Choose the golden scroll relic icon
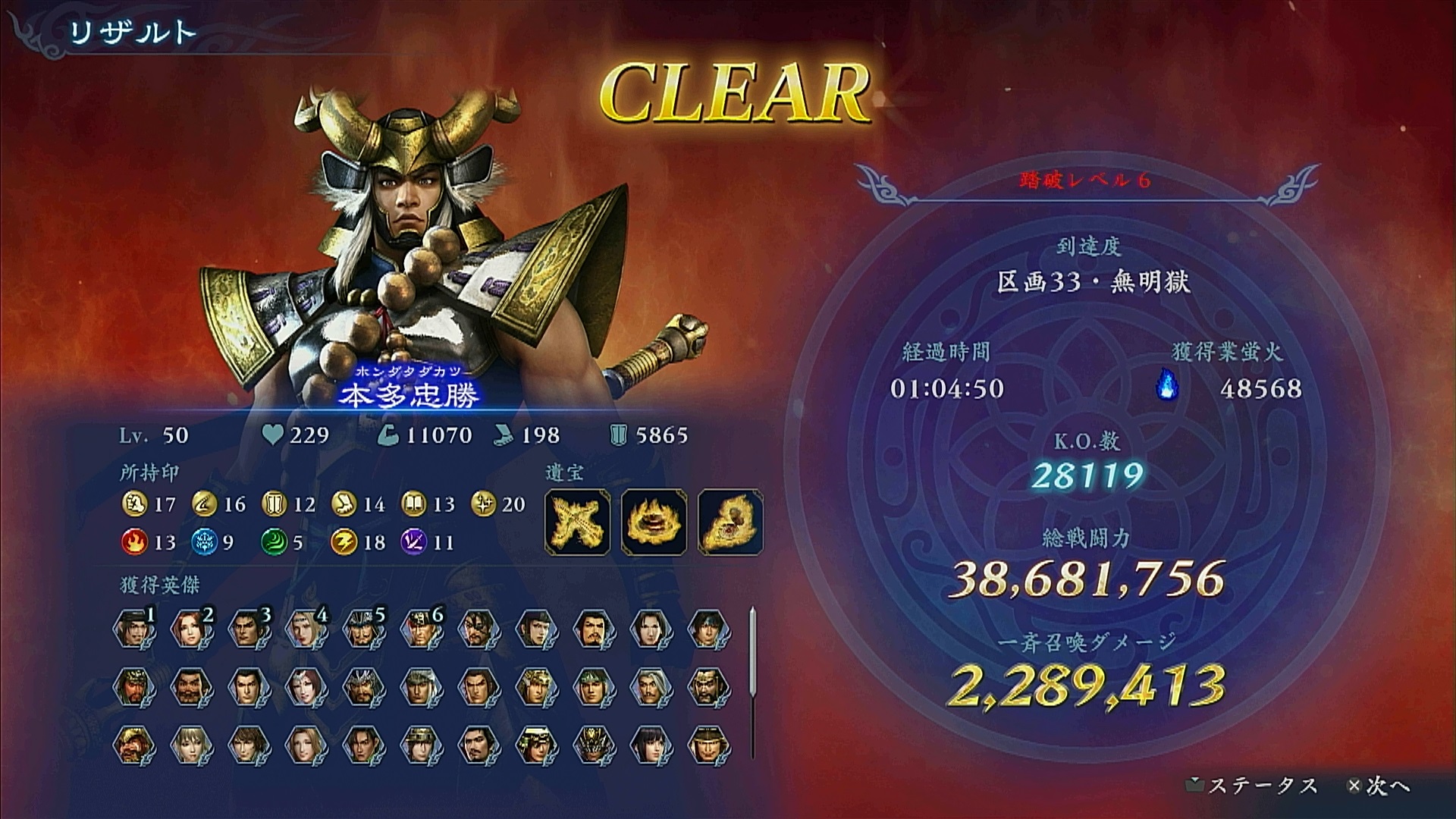This screenshot has height=819, width=1456. [730, 521]
